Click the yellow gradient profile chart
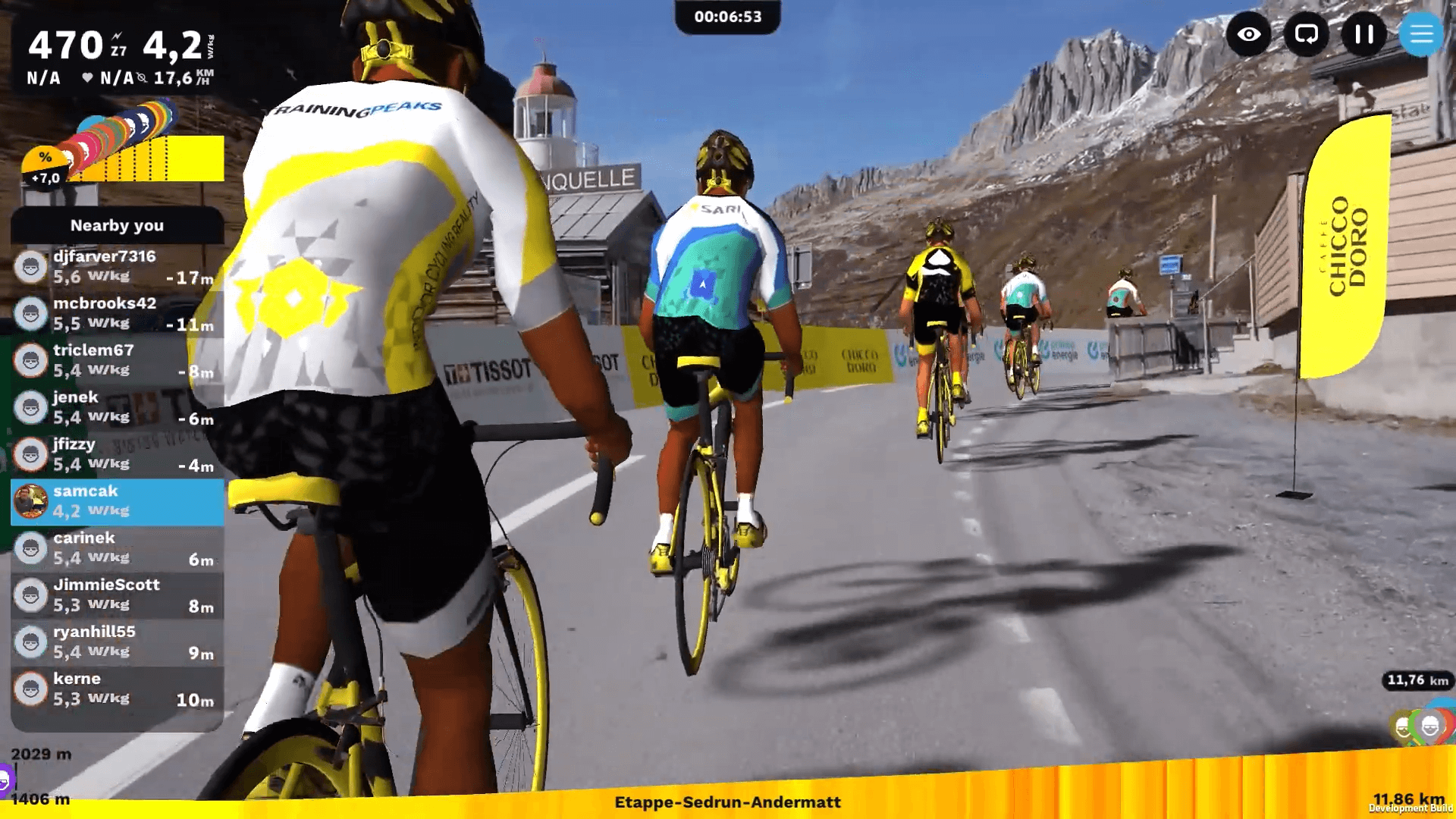1456x819 pixels. (152, 158)
